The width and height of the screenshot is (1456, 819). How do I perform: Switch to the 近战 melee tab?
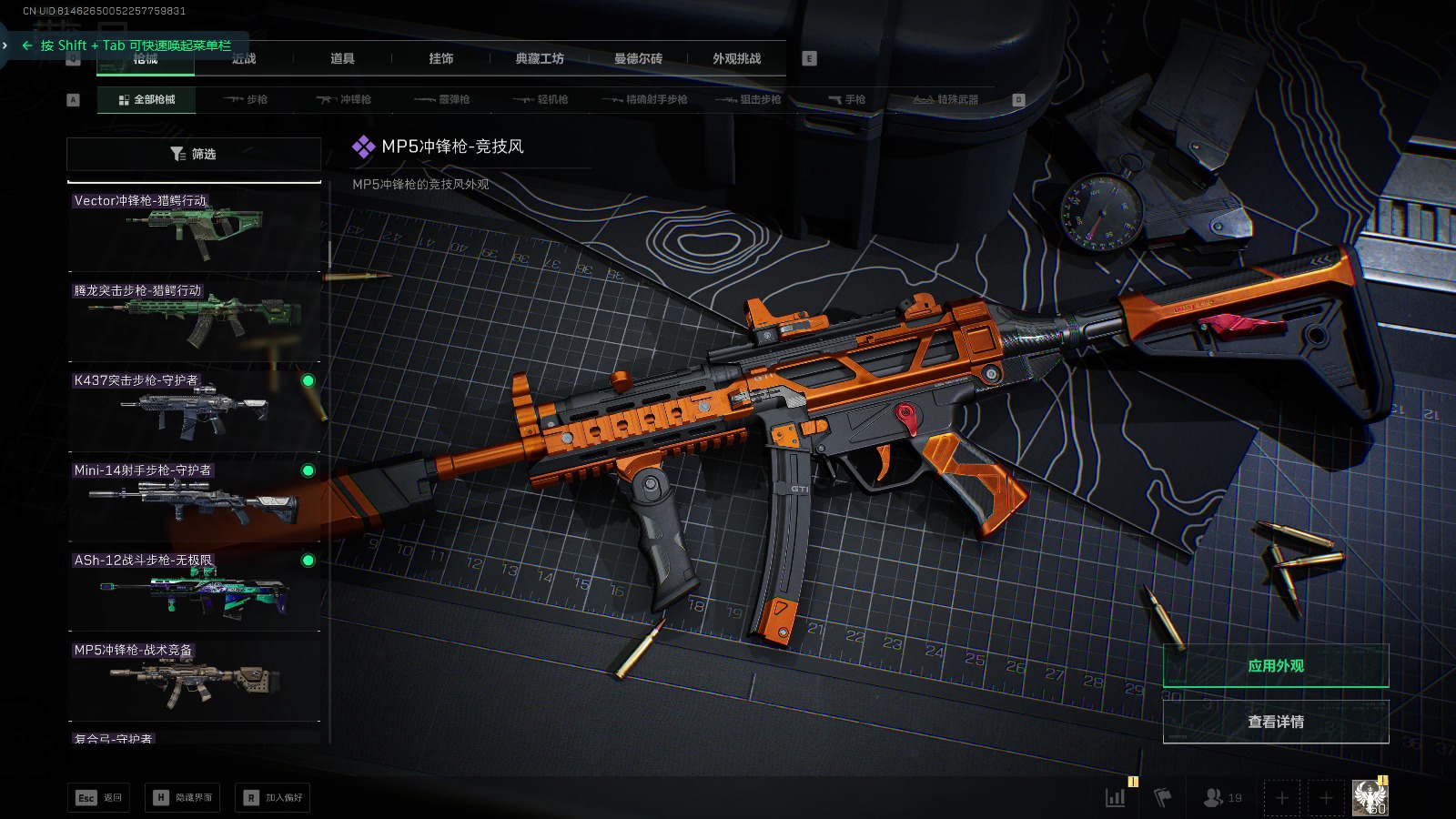click(244, 59)
